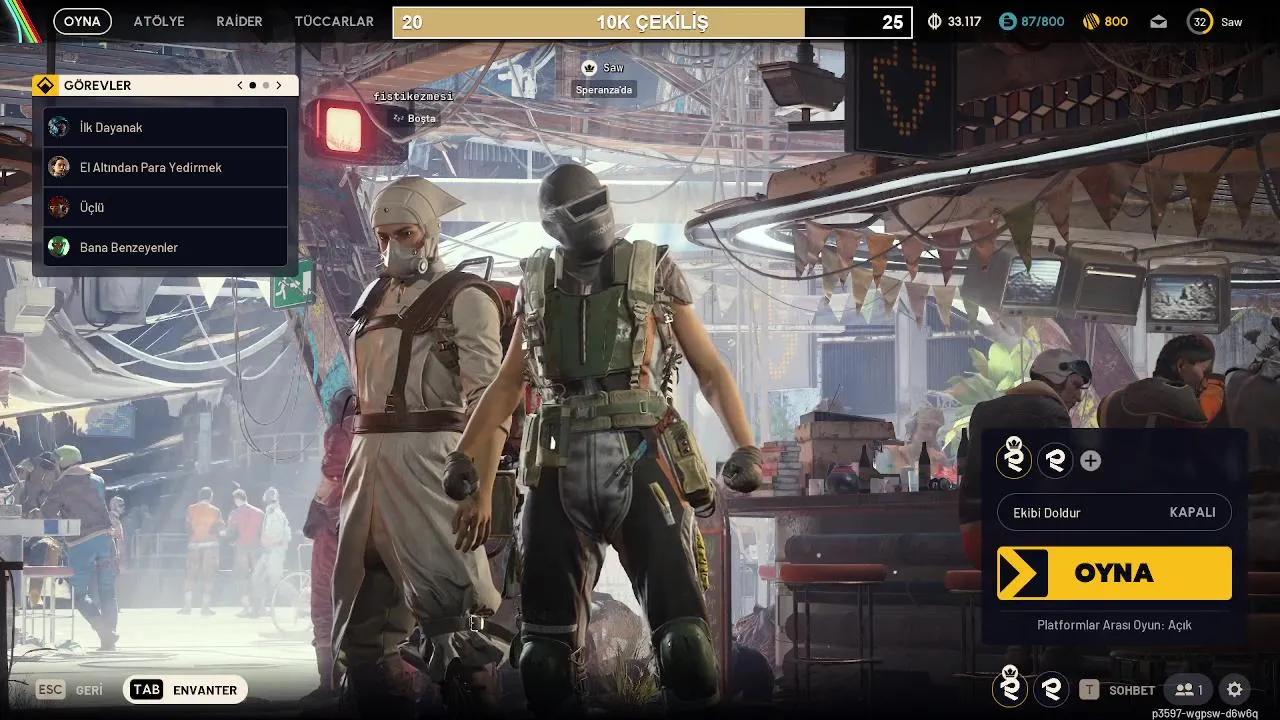1280x720 pixels.
Task: Open the mail inbox icon
Action: click(1158, 20)
